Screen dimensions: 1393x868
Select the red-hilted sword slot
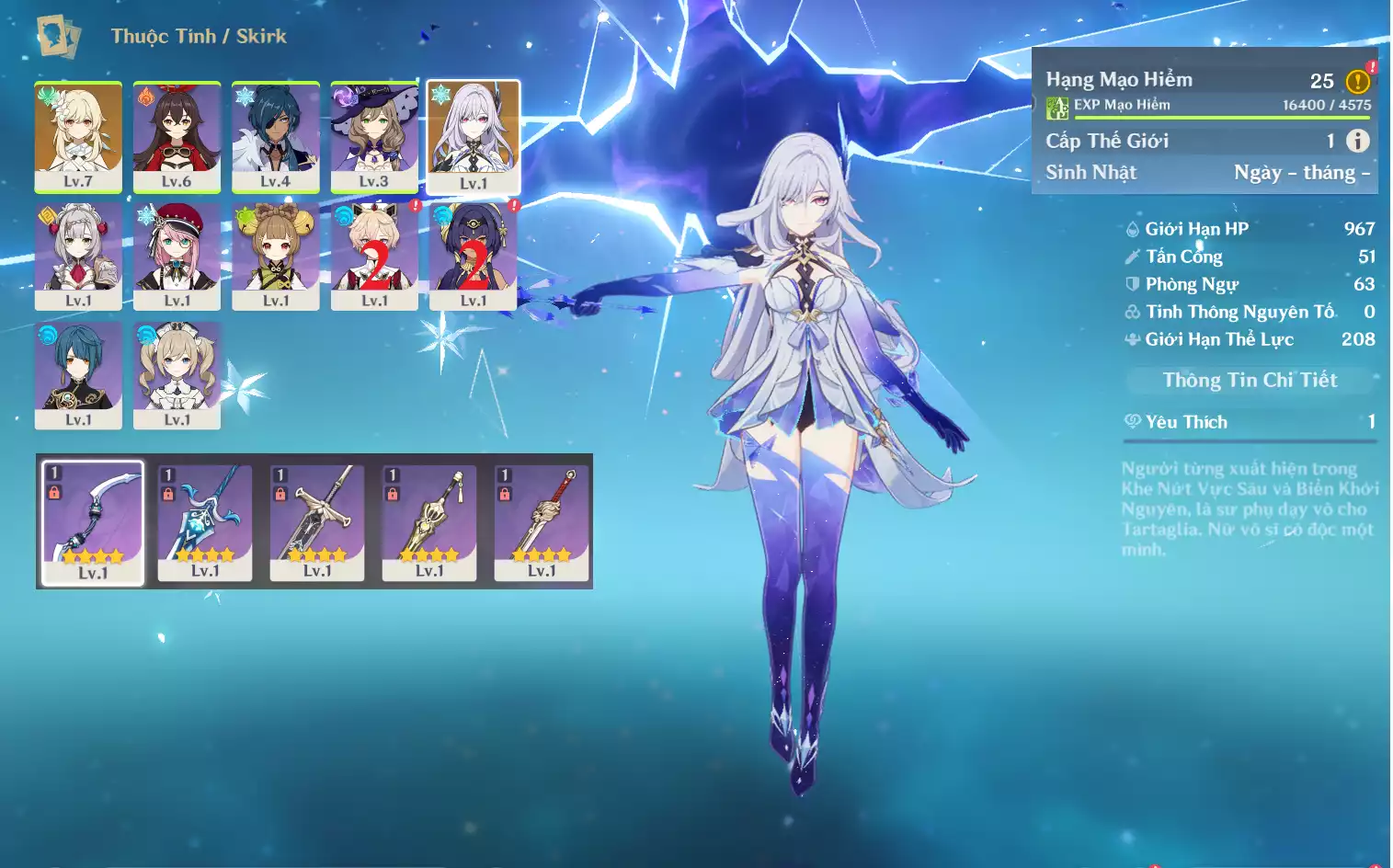(x=542, y=522)
